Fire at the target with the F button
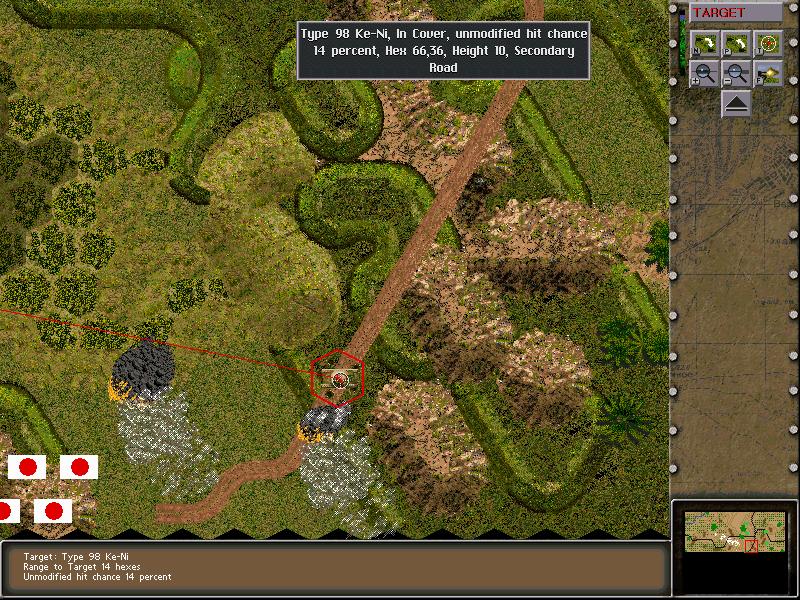This screenshot has height=600, width=800. (x=768, y=73)
